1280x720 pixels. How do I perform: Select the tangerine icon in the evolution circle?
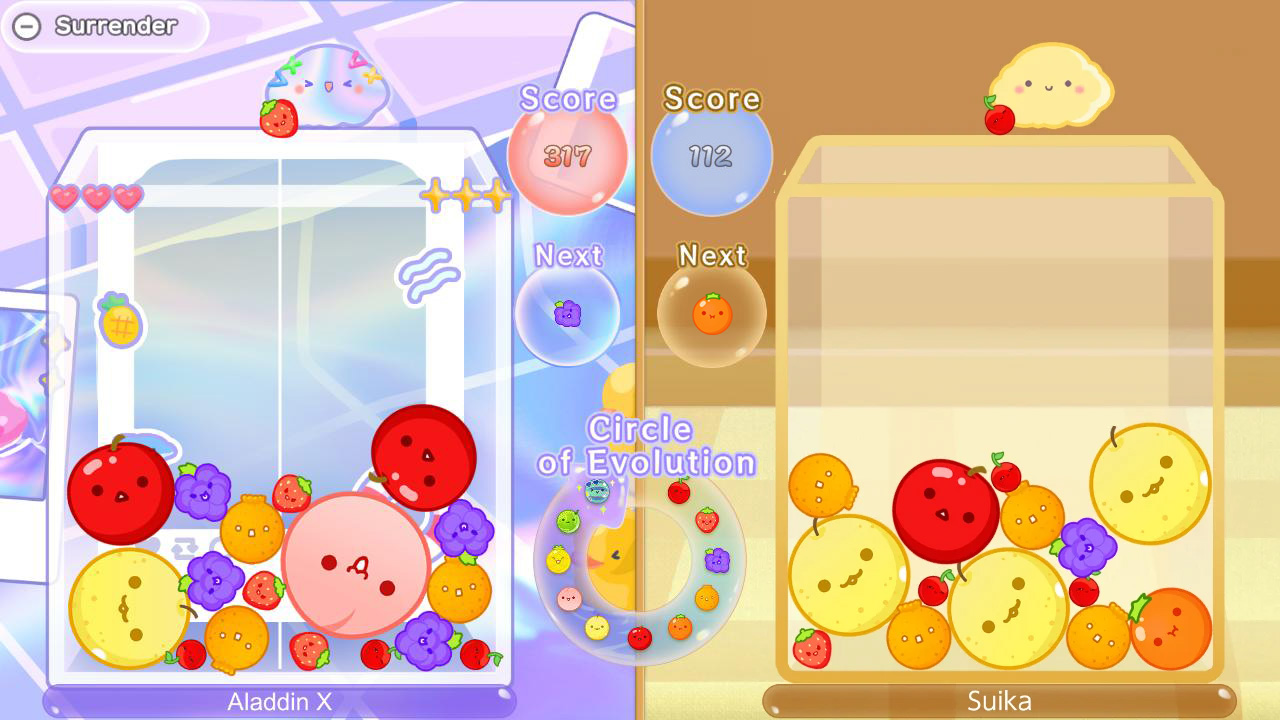click(x=707, y=597)
